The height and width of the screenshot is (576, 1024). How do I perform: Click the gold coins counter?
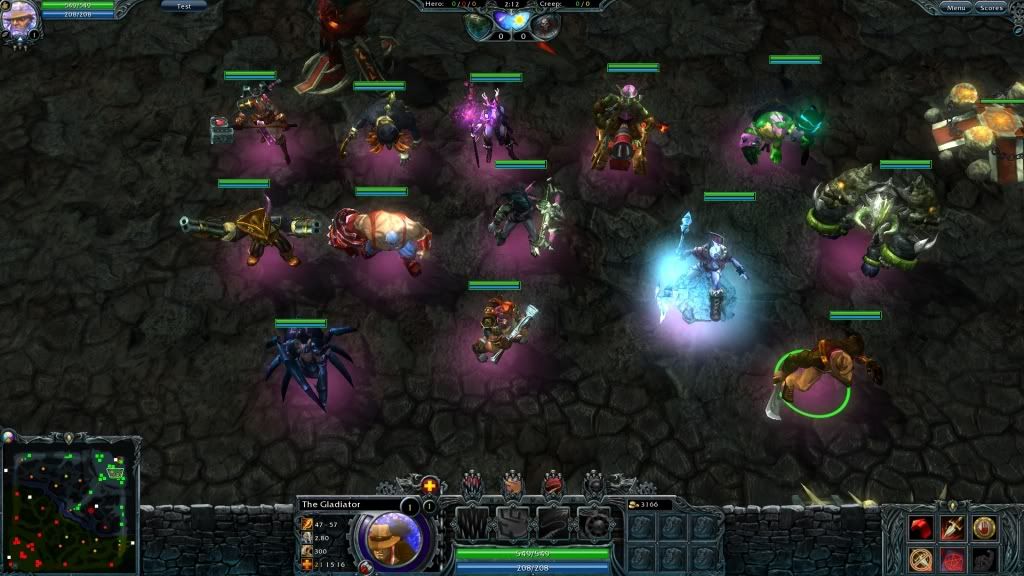650,505
